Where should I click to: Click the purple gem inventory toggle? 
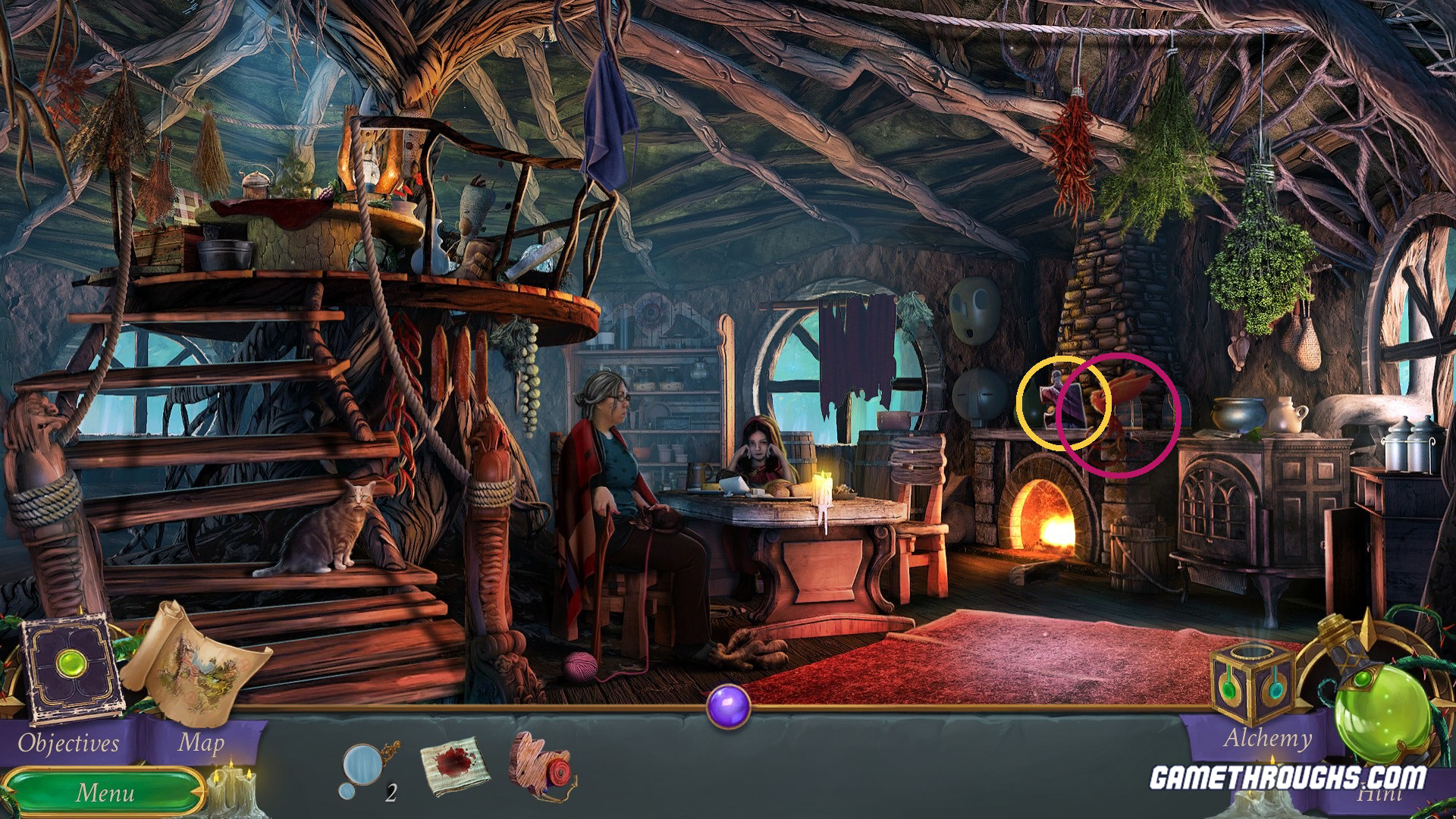[728, 706]
